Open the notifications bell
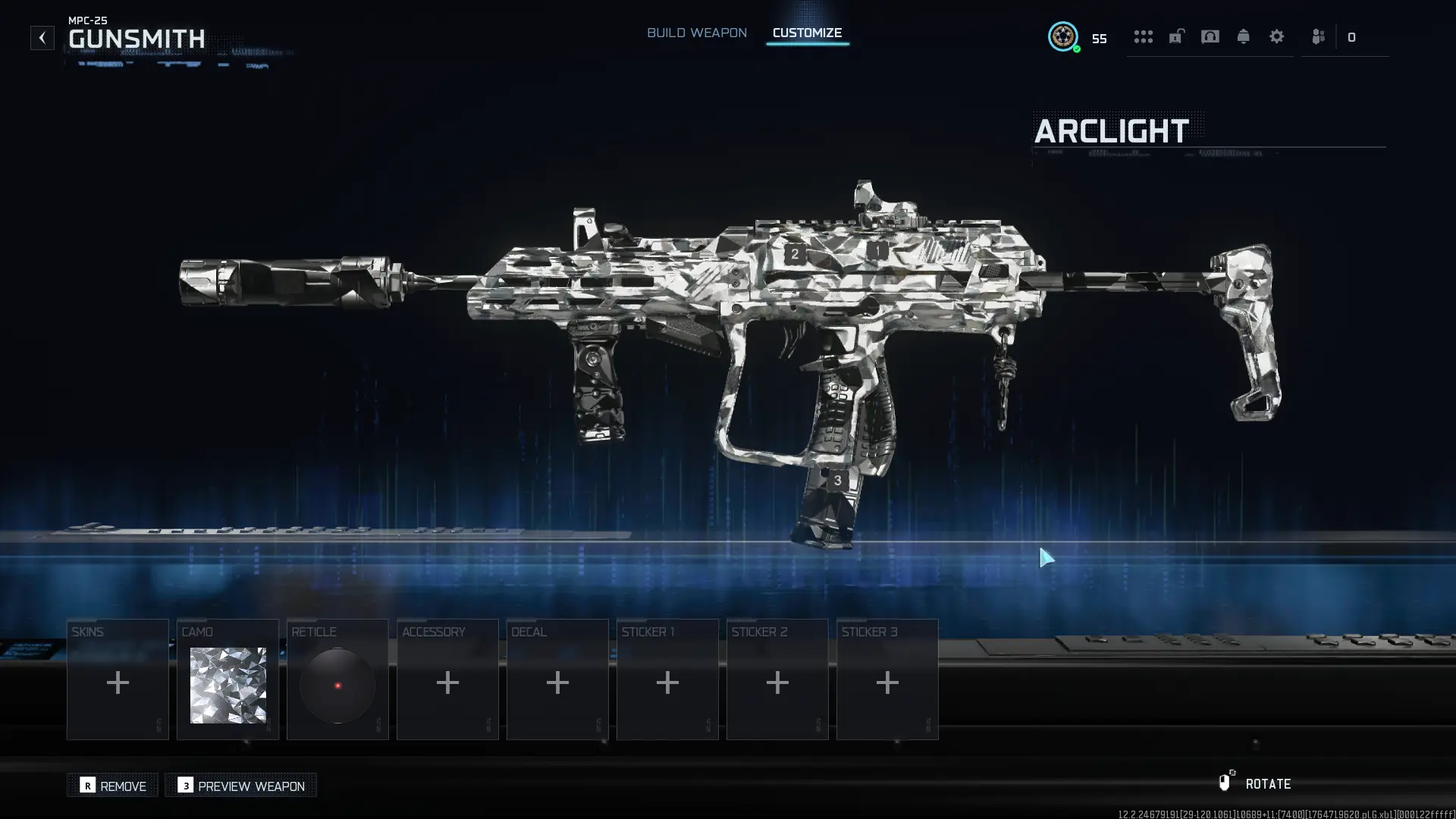The width and height of the screenshot is (1456, 819). point(1244,36)
